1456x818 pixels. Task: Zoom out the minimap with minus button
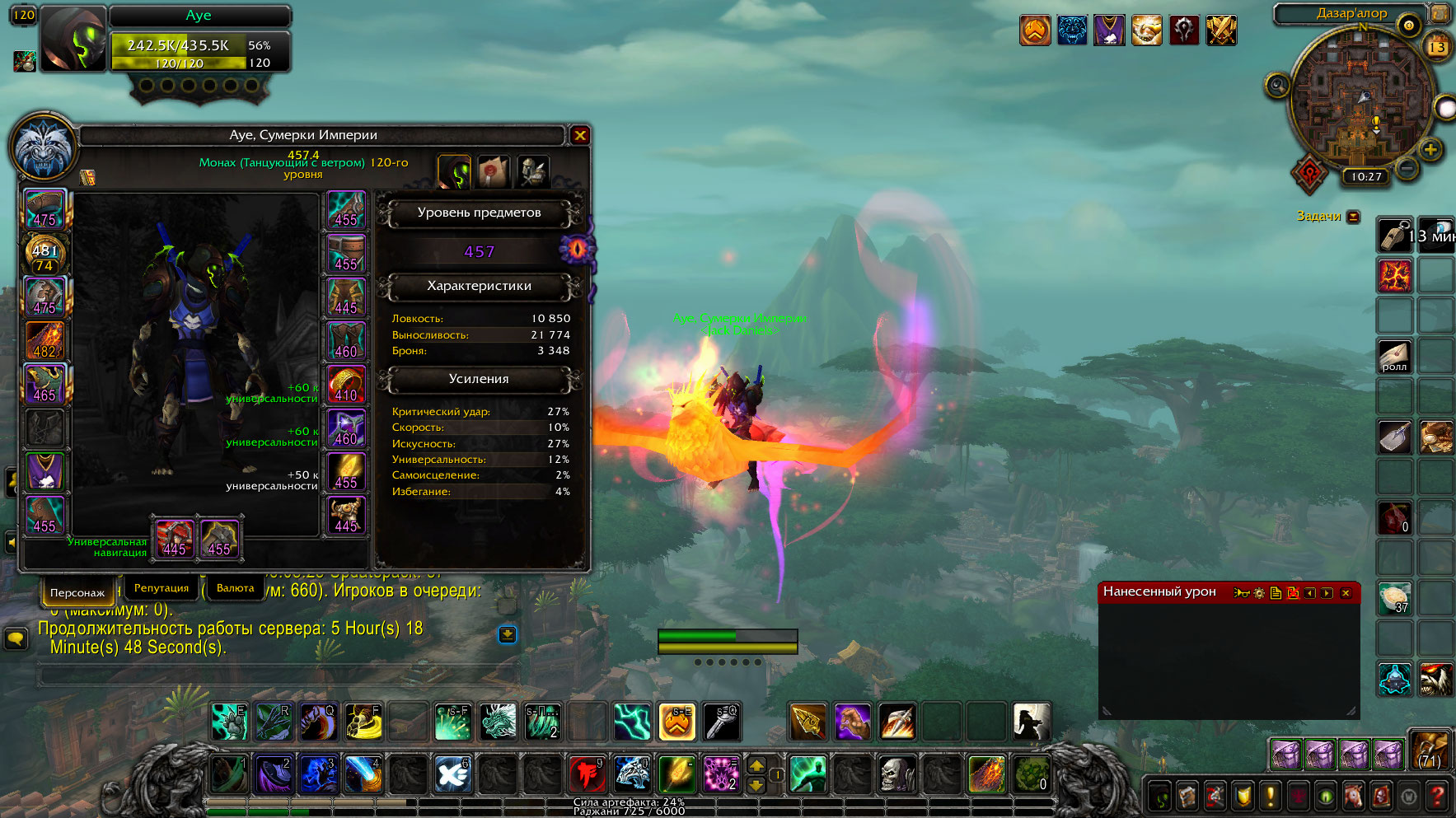pos(1407,167)
